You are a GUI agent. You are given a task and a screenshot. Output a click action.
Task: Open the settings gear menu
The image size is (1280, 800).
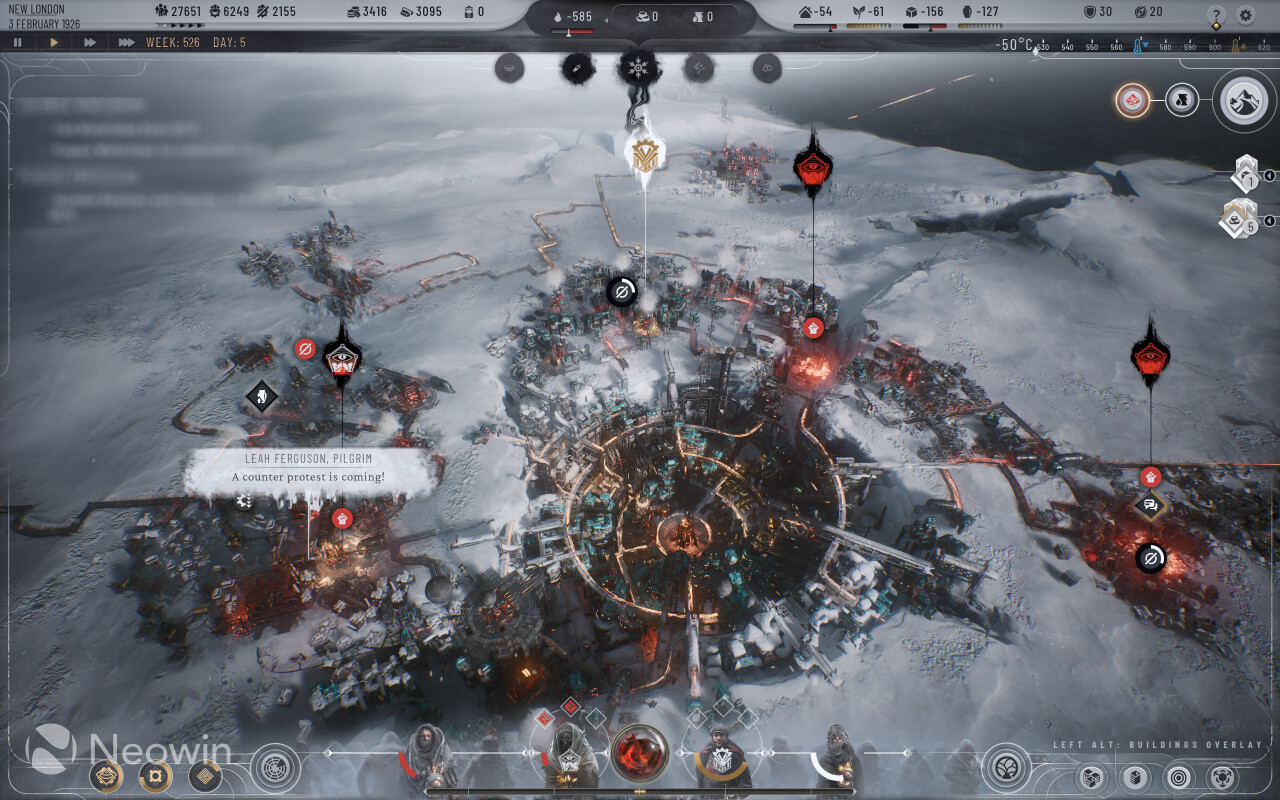click(1245, 15)
